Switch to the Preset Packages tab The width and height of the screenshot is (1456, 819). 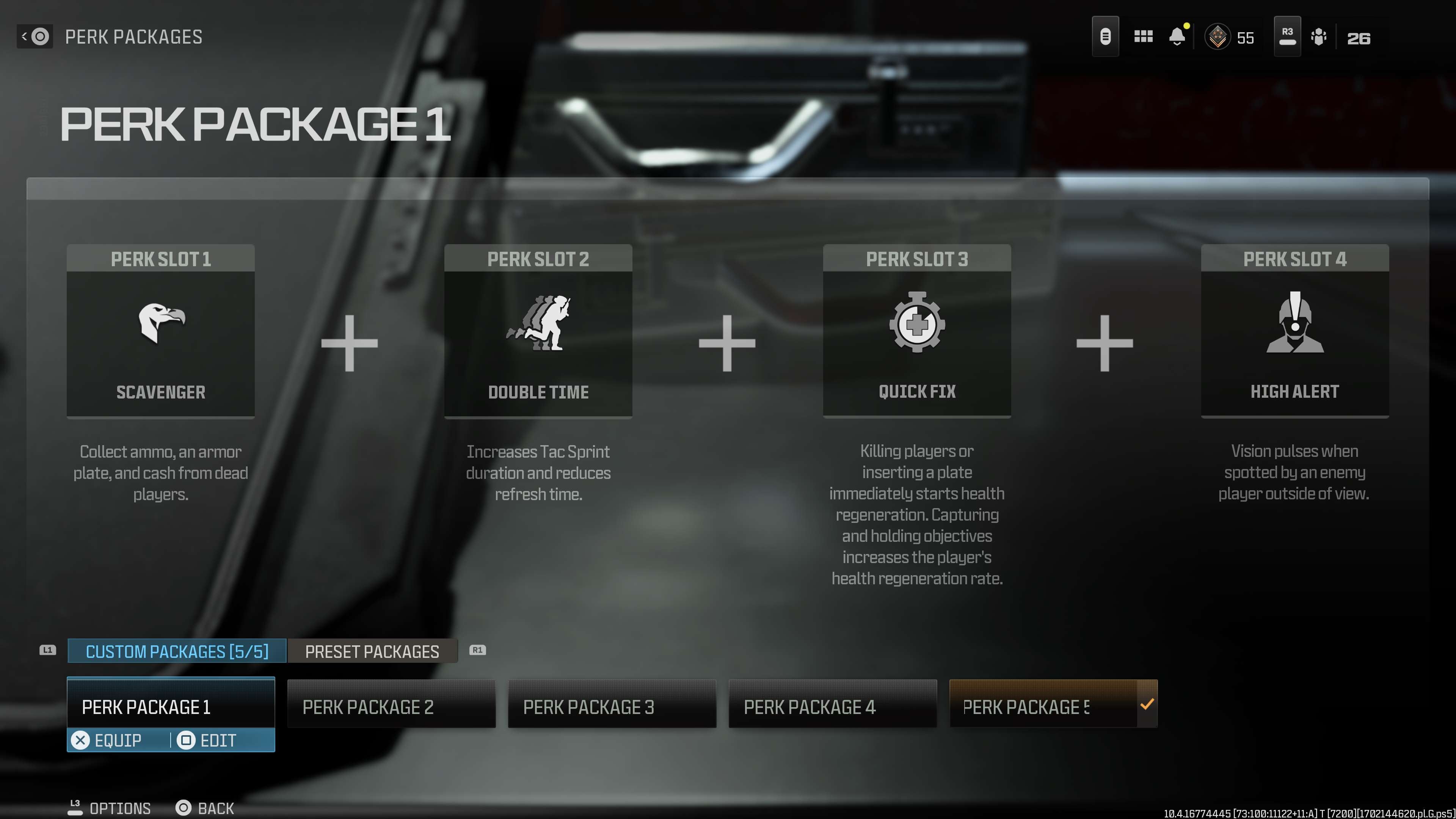tap(372, 651)
